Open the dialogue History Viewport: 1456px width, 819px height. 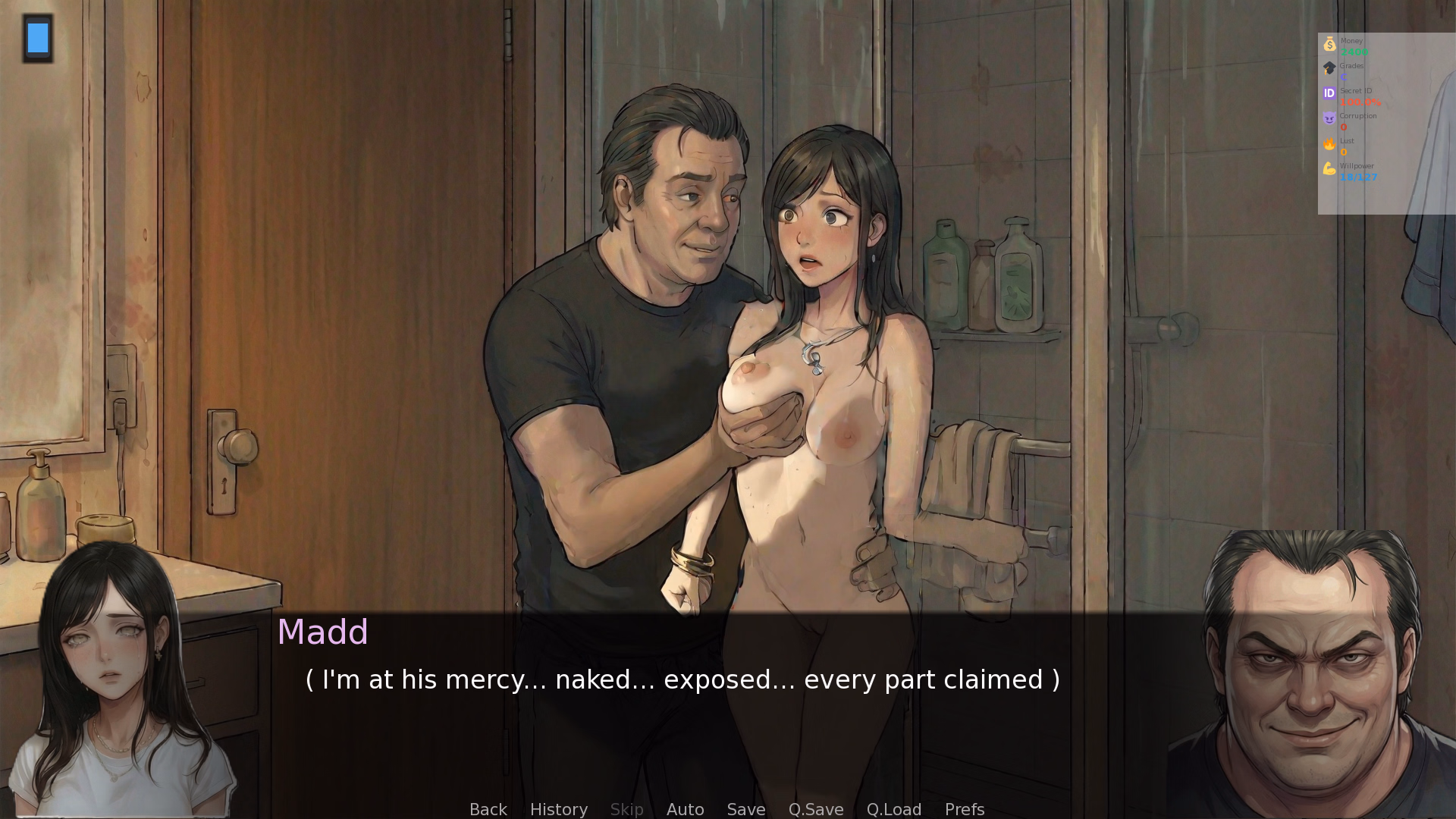coord(558,809)
